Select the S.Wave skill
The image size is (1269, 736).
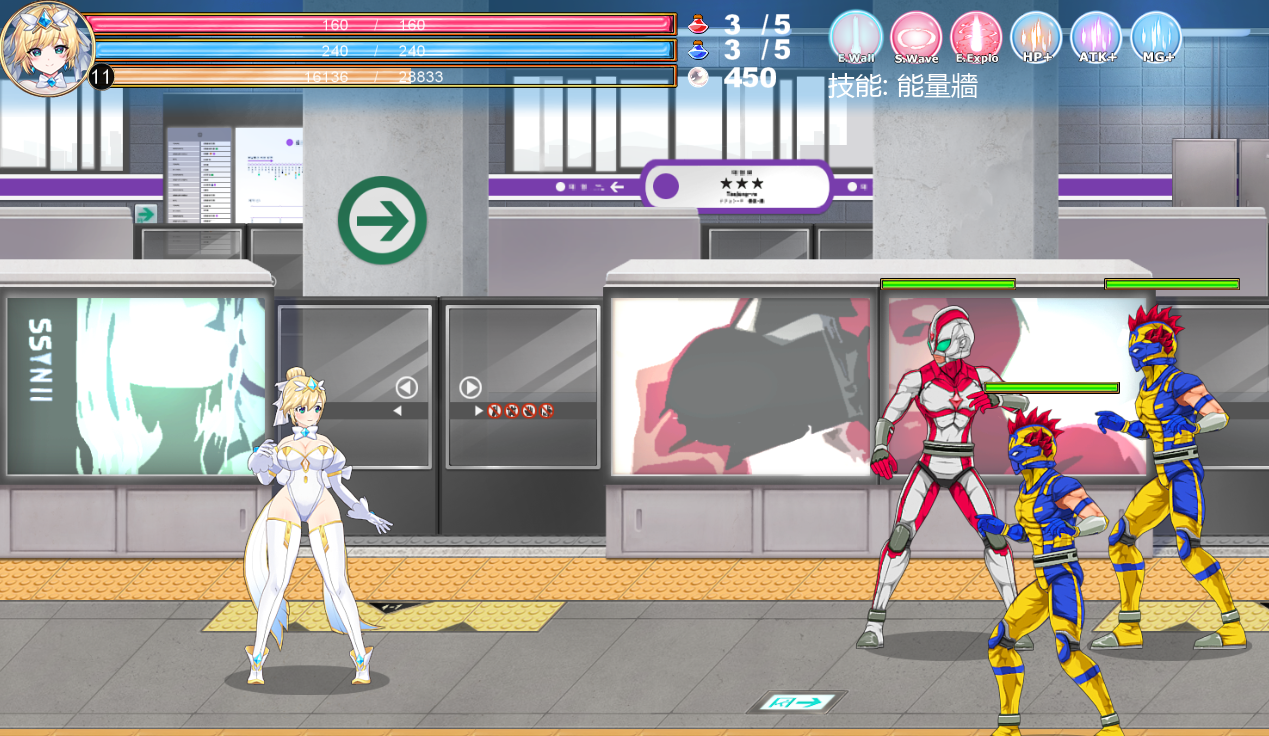point(916,37)
